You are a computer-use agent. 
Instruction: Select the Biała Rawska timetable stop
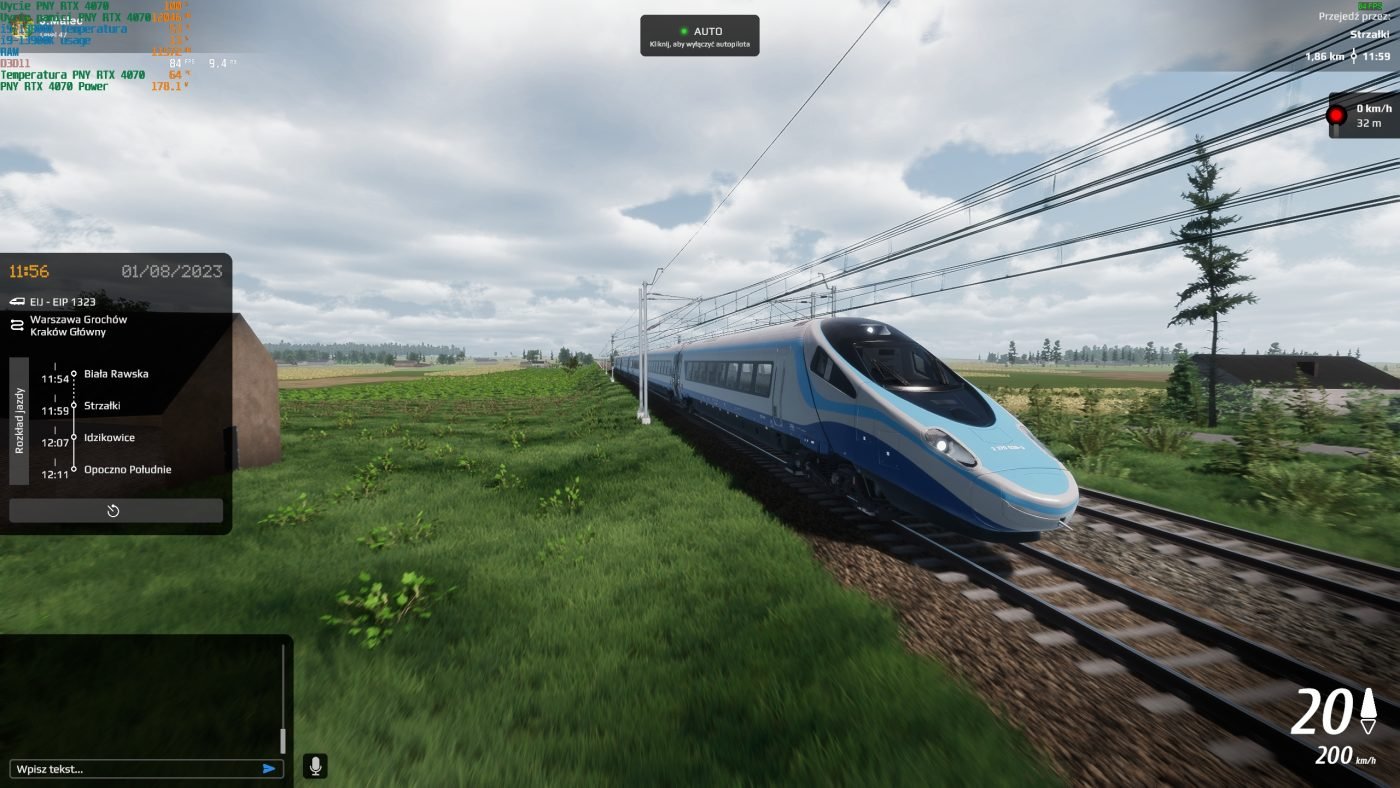tap(115, 374)
